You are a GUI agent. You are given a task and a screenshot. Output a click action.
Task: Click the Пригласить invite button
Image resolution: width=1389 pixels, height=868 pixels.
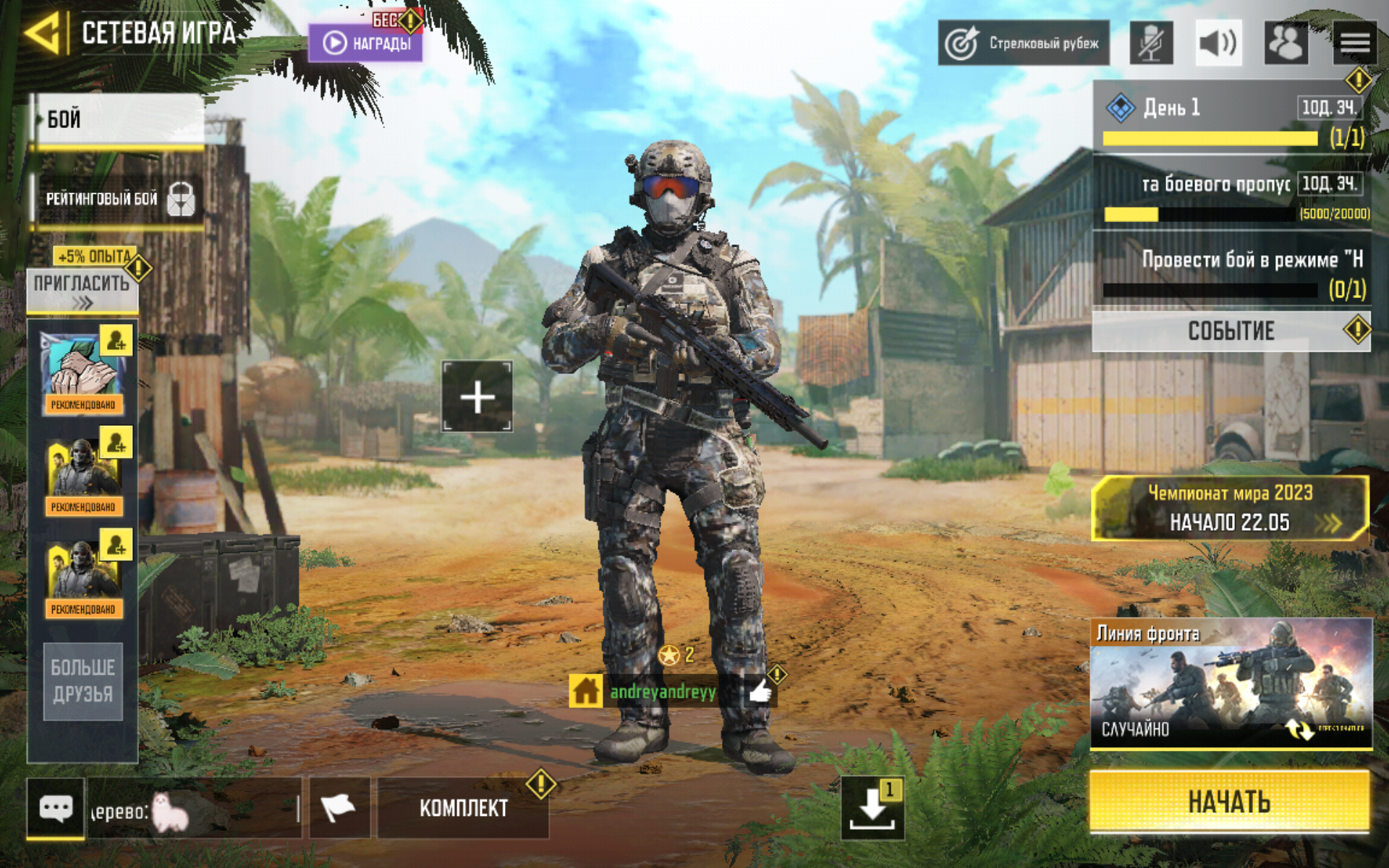82,289
